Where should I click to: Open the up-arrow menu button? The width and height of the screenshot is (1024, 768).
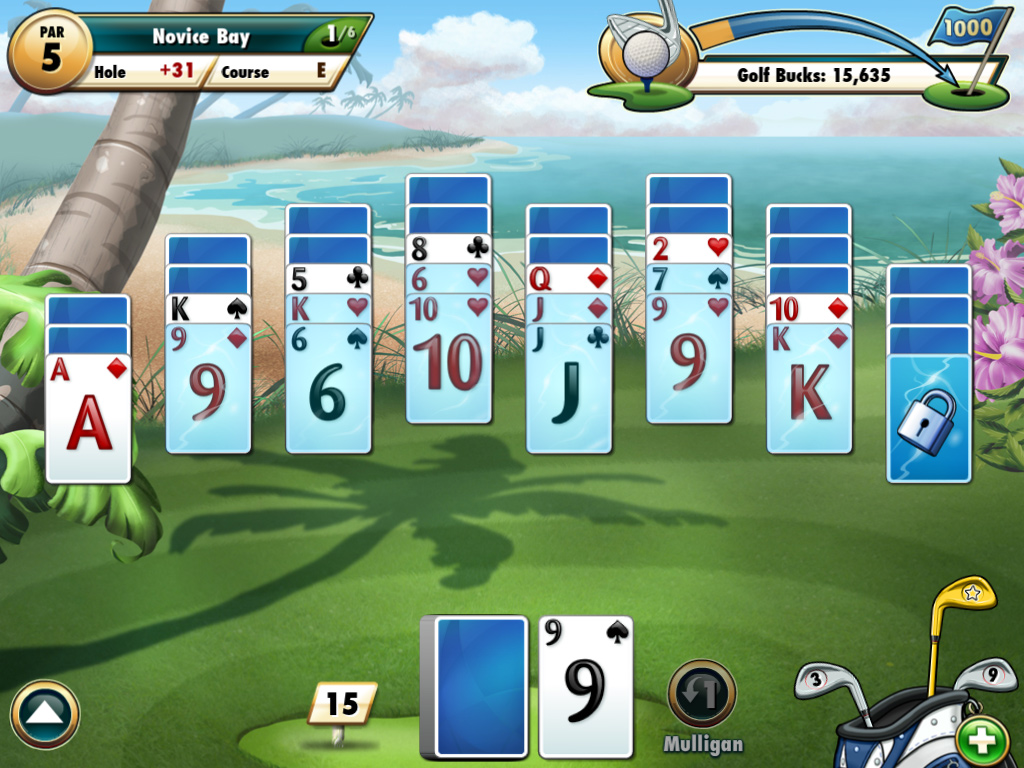coord(45,714)
